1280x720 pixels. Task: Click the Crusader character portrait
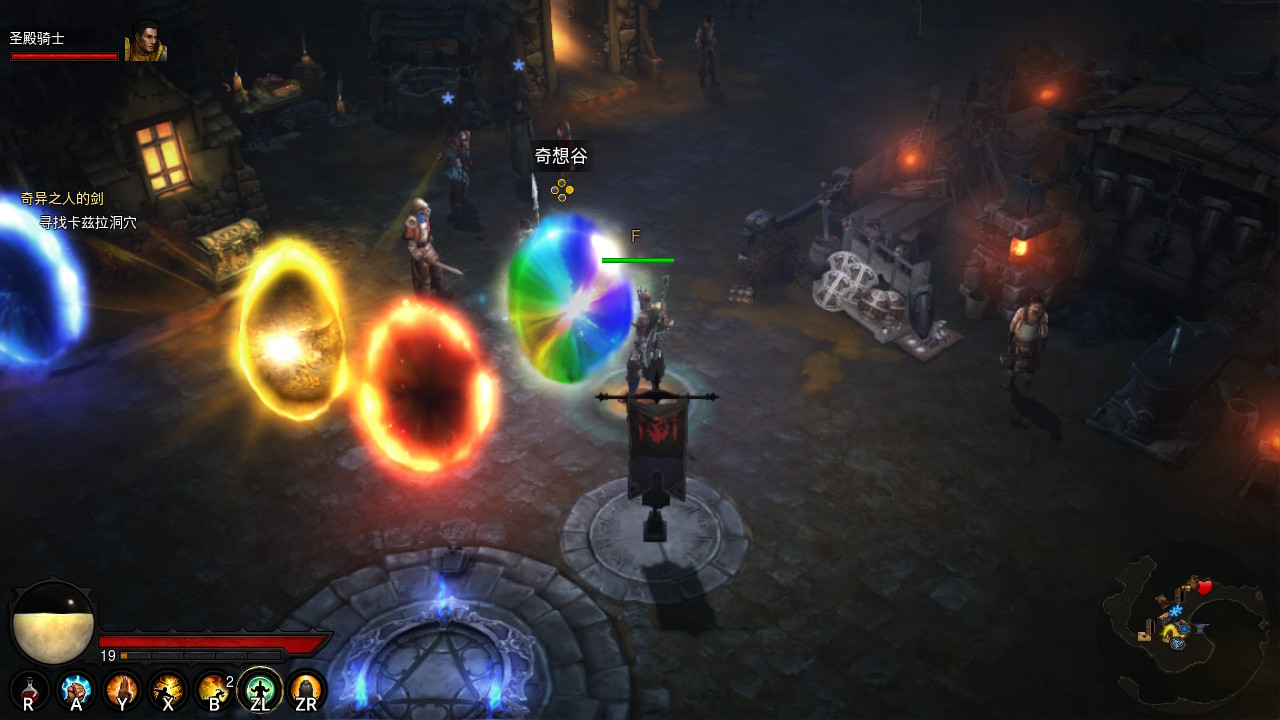(145, 41)
